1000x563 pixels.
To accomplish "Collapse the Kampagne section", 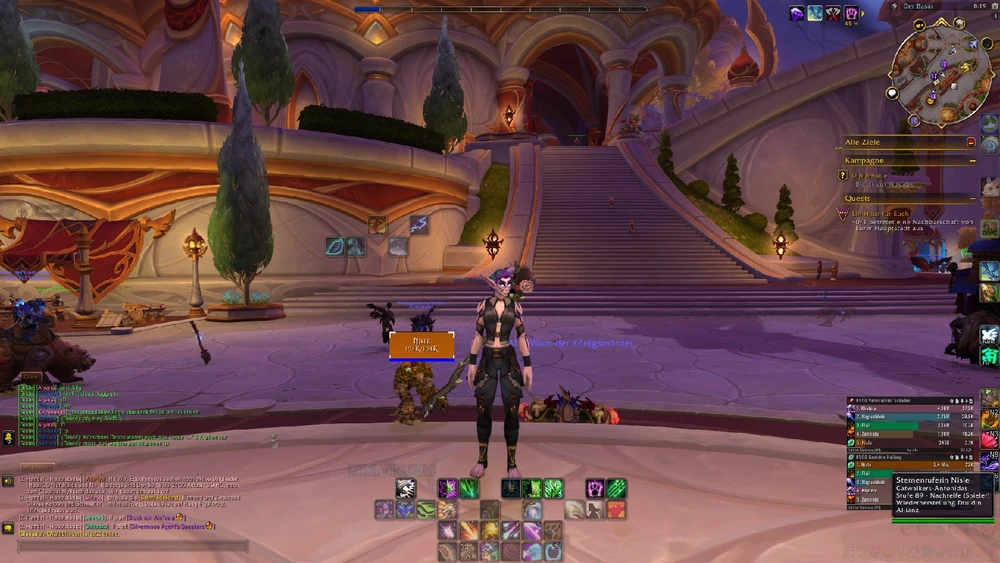I will coord(972,160).
